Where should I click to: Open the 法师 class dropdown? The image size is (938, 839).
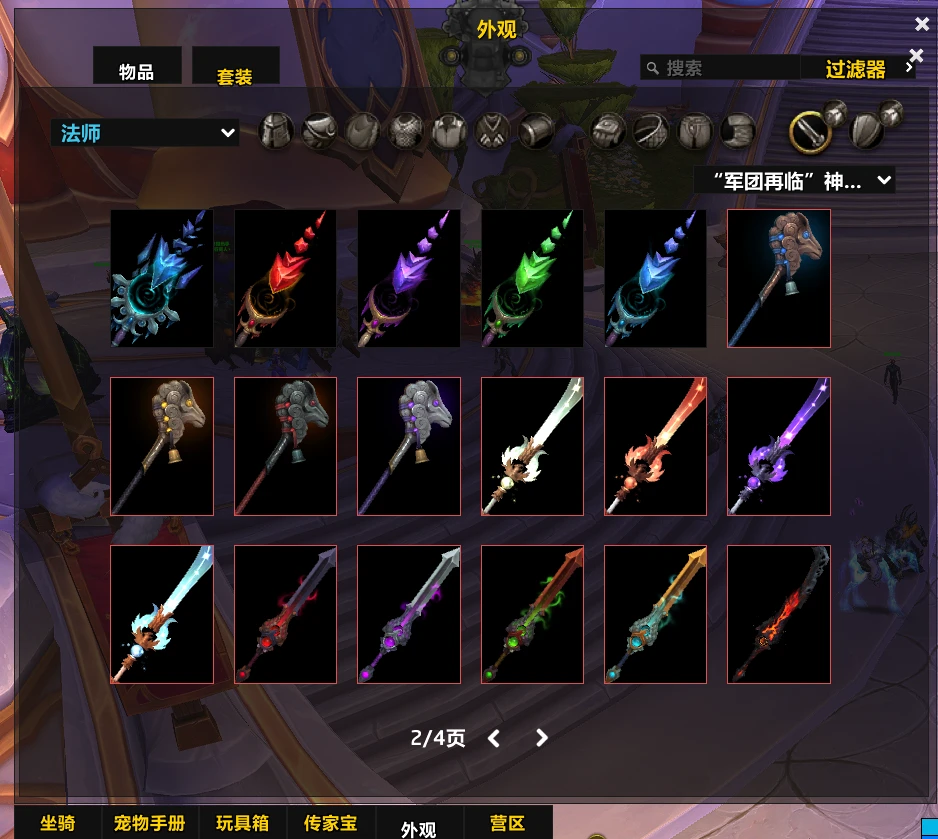click(x=145, y=133)
